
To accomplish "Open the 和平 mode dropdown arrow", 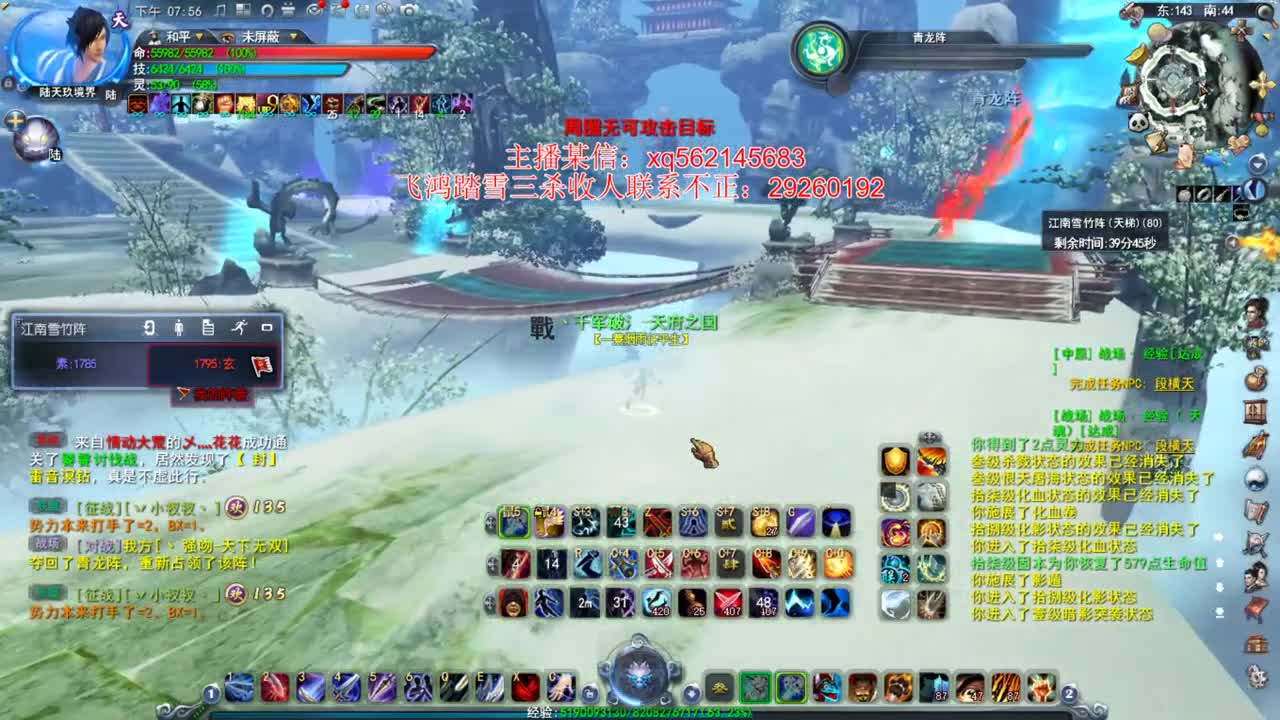I will (199, 37).
